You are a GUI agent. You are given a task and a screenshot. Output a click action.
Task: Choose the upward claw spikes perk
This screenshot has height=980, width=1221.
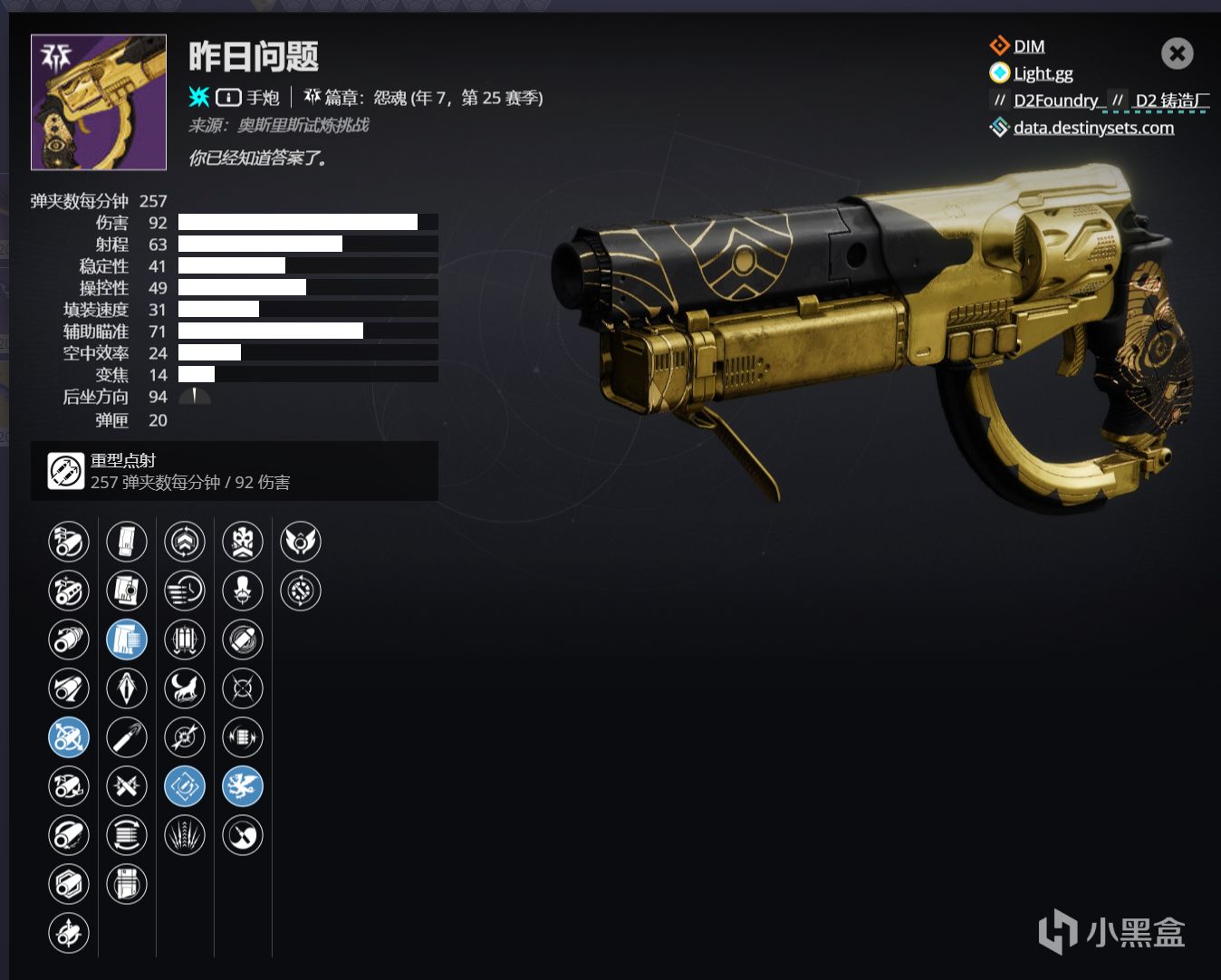pos(185,835)
